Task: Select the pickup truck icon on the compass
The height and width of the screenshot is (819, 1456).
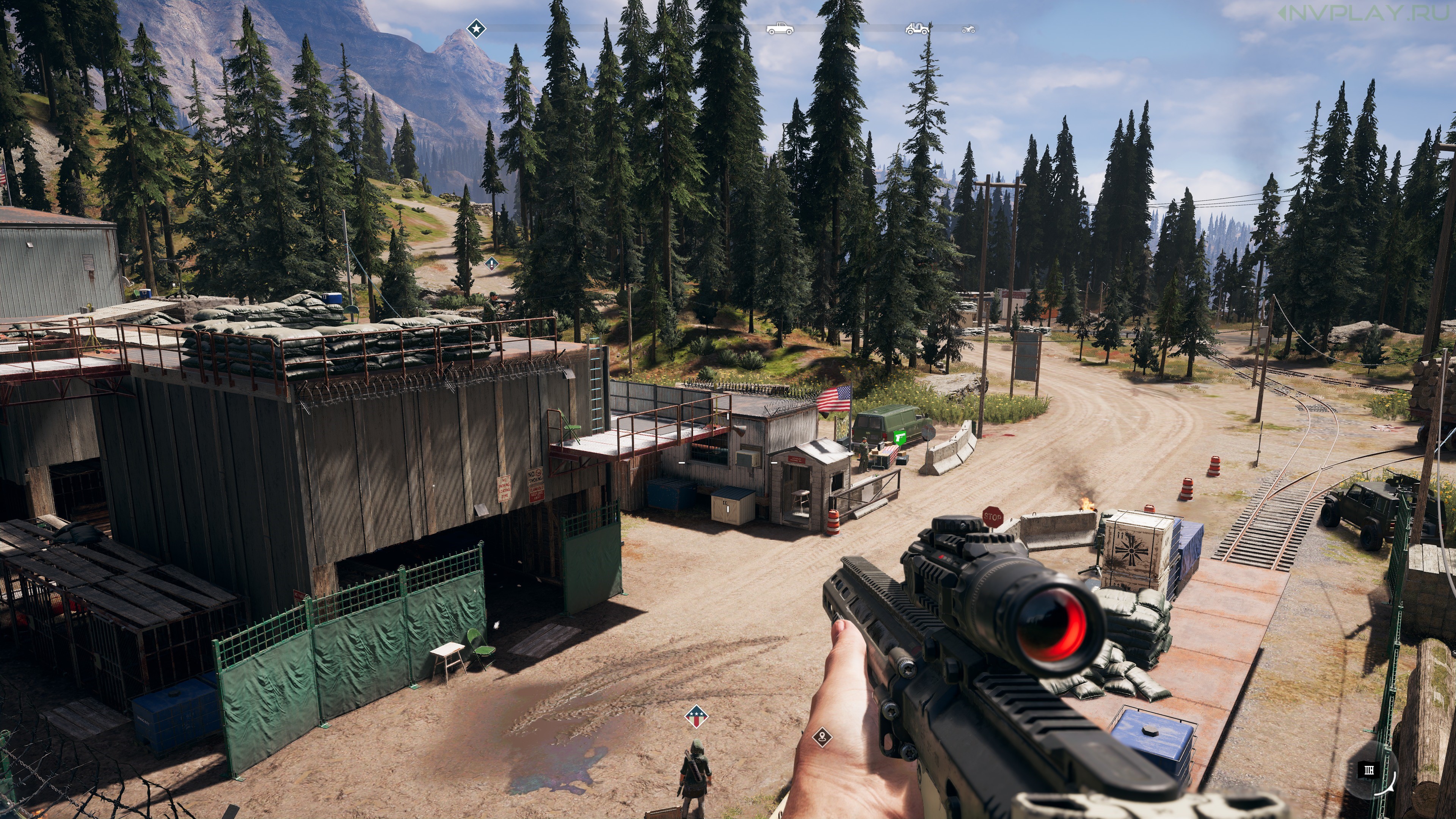Action: pos(780,28)
